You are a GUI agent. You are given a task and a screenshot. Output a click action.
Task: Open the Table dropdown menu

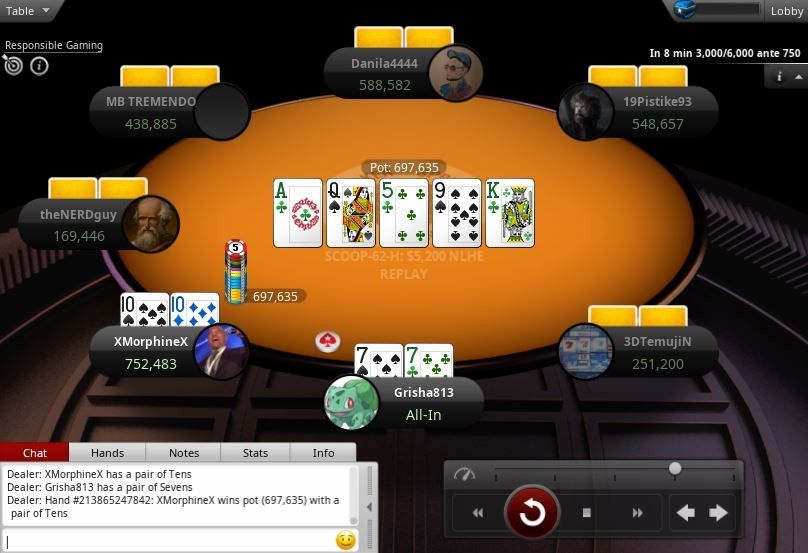click(27, 11)
